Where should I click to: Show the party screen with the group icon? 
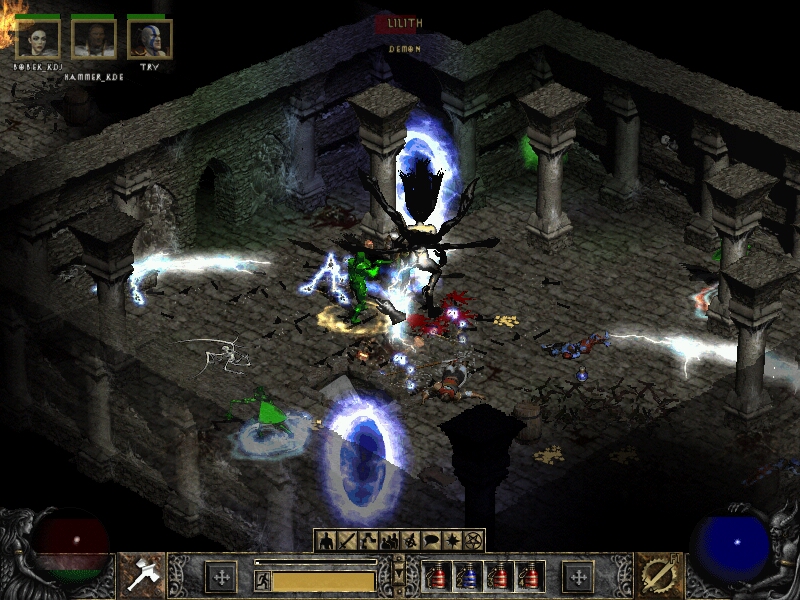pos(389,541)
